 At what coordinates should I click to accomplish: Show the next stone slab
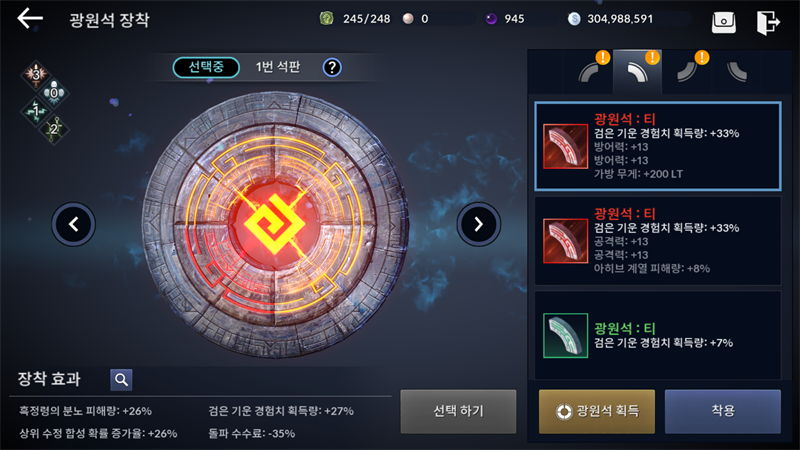coord(478,224)
